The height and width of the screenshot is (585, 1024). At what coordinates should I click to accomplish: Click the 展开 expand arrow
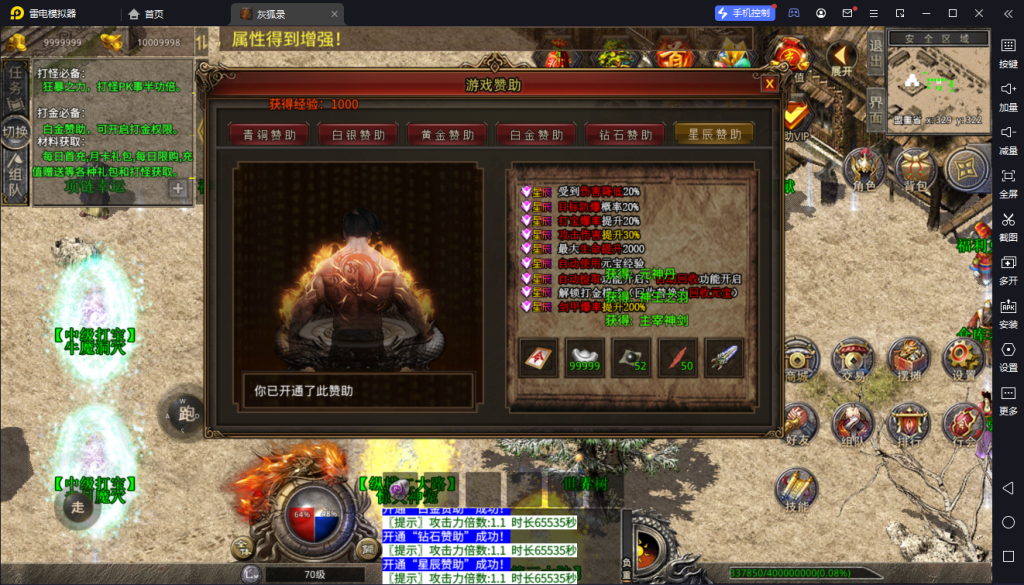coord(842,60)
